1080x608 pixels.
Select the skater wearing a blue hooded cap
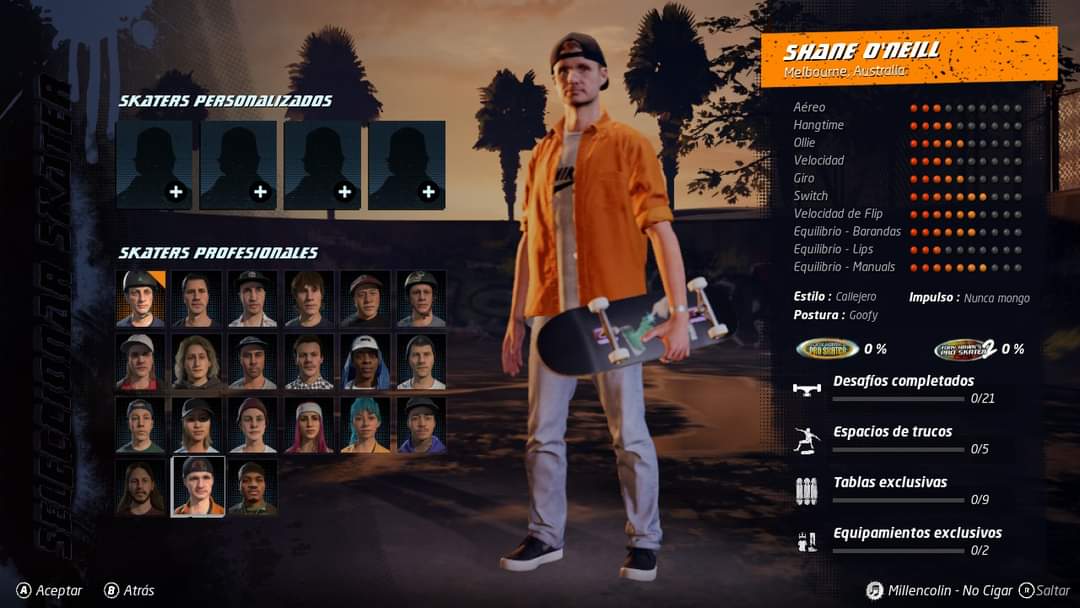[x=365, y=361]
